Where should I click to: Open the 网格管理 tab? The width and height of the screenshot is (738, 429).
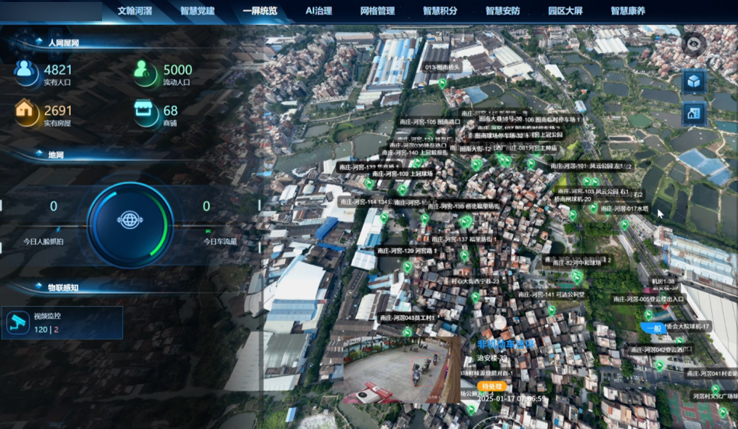tap(377, 11)
